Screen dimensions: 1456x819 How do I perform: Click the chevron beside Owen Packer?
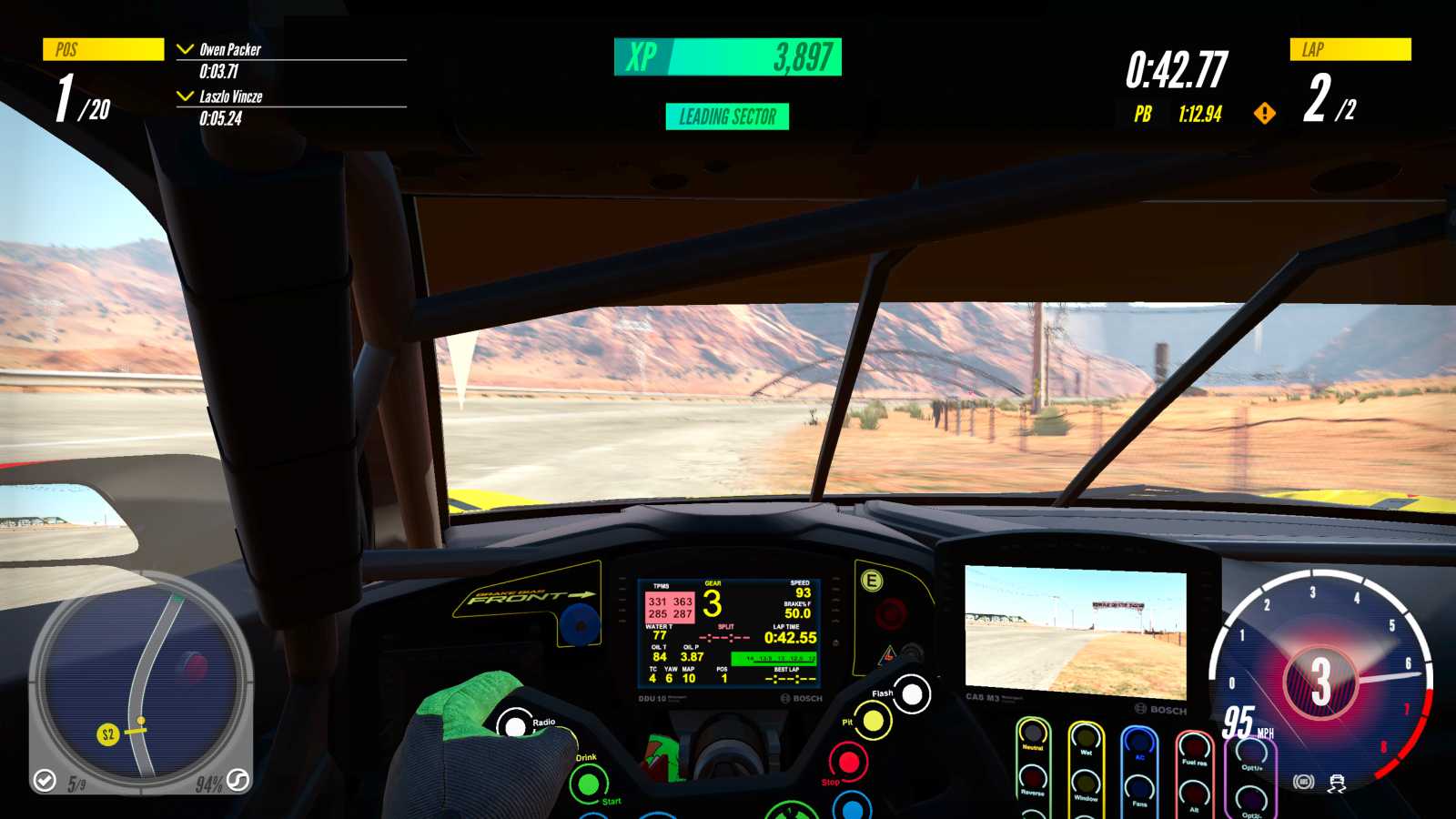pyautogui.click(x=187, y=50)
